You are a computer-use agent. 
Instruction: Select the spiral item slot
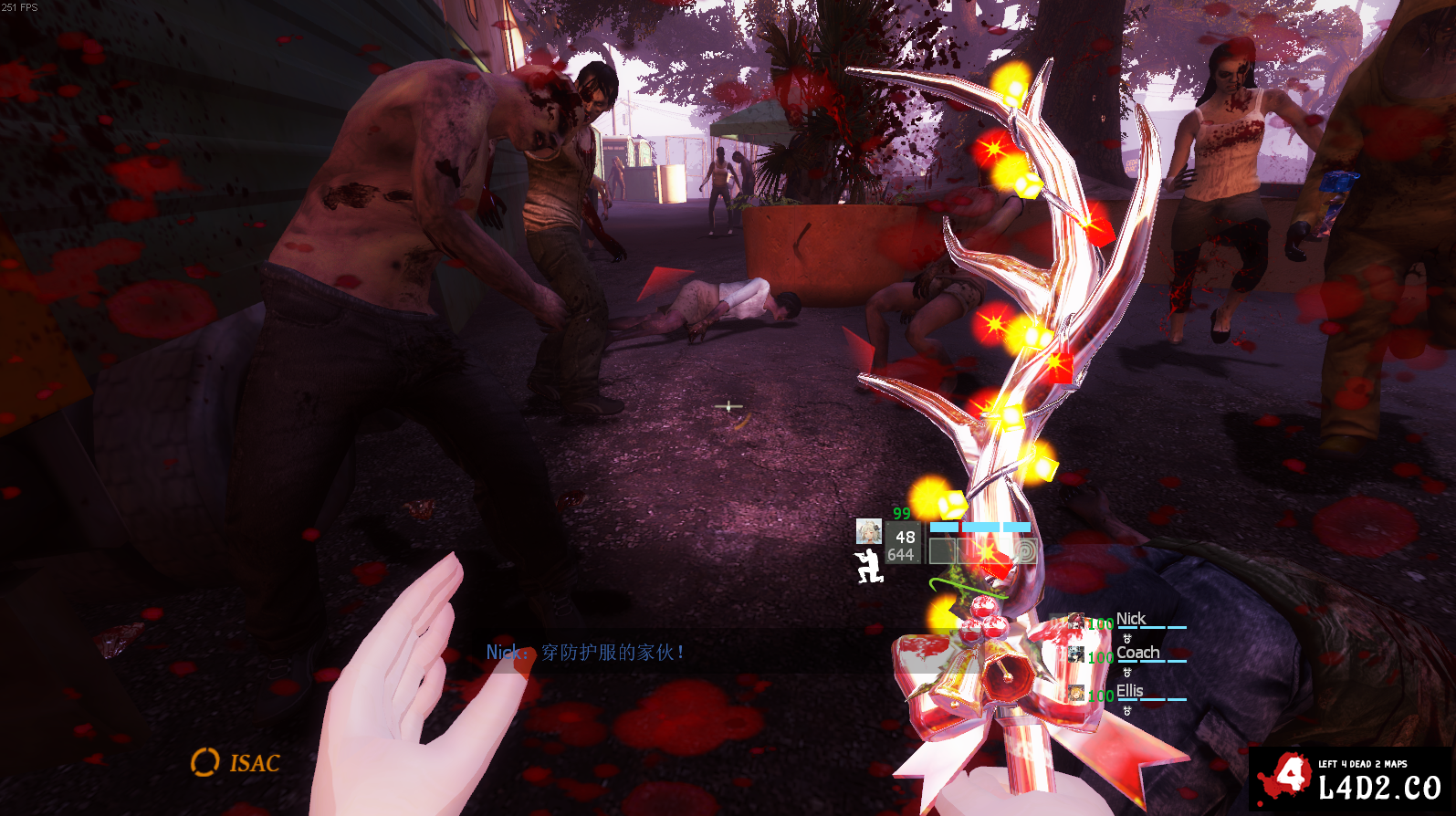point(1024,550)
